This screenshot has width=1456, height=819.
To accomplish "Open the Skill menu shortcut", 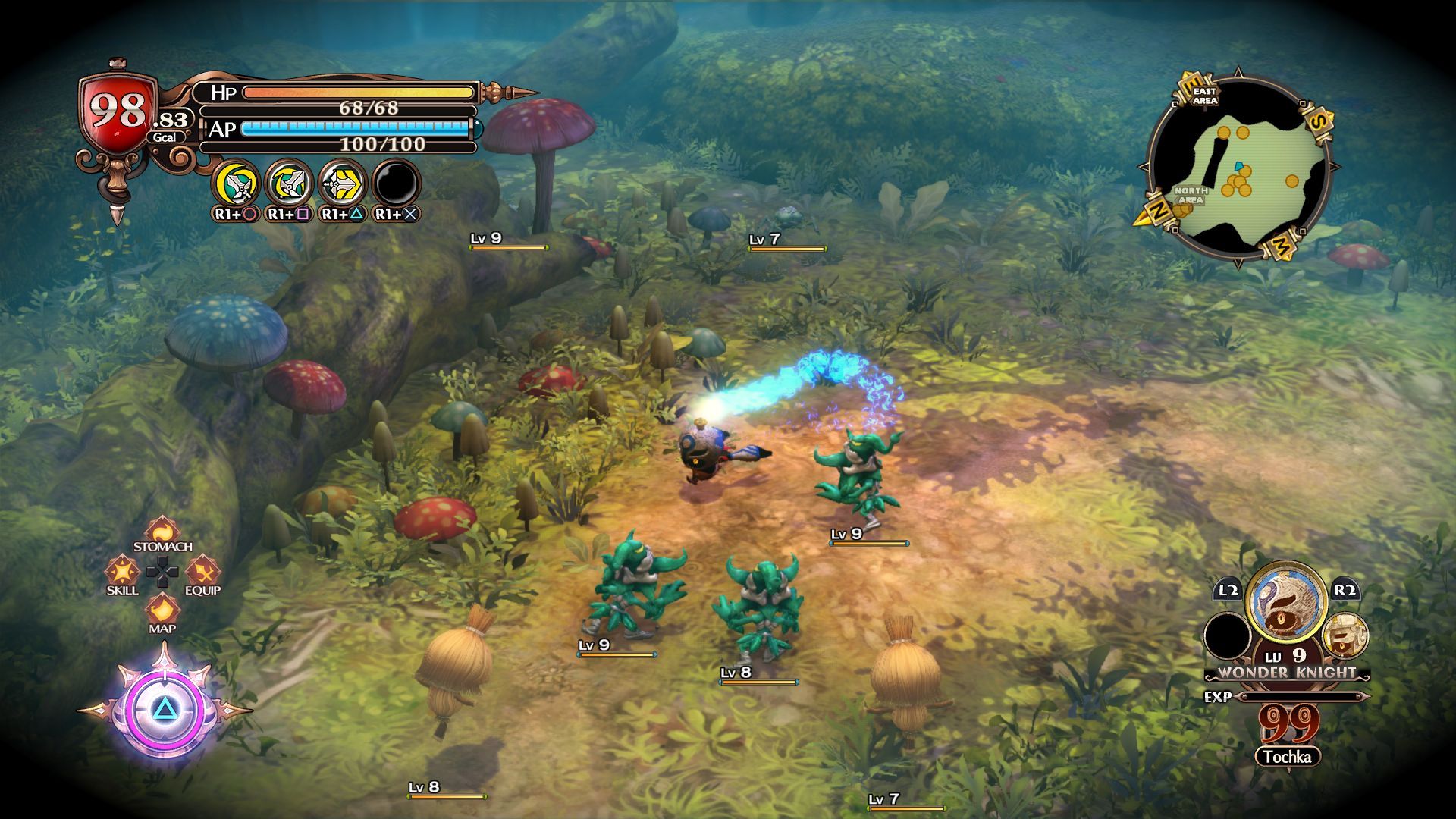I will pyautogui.click(x=122, y=571).
